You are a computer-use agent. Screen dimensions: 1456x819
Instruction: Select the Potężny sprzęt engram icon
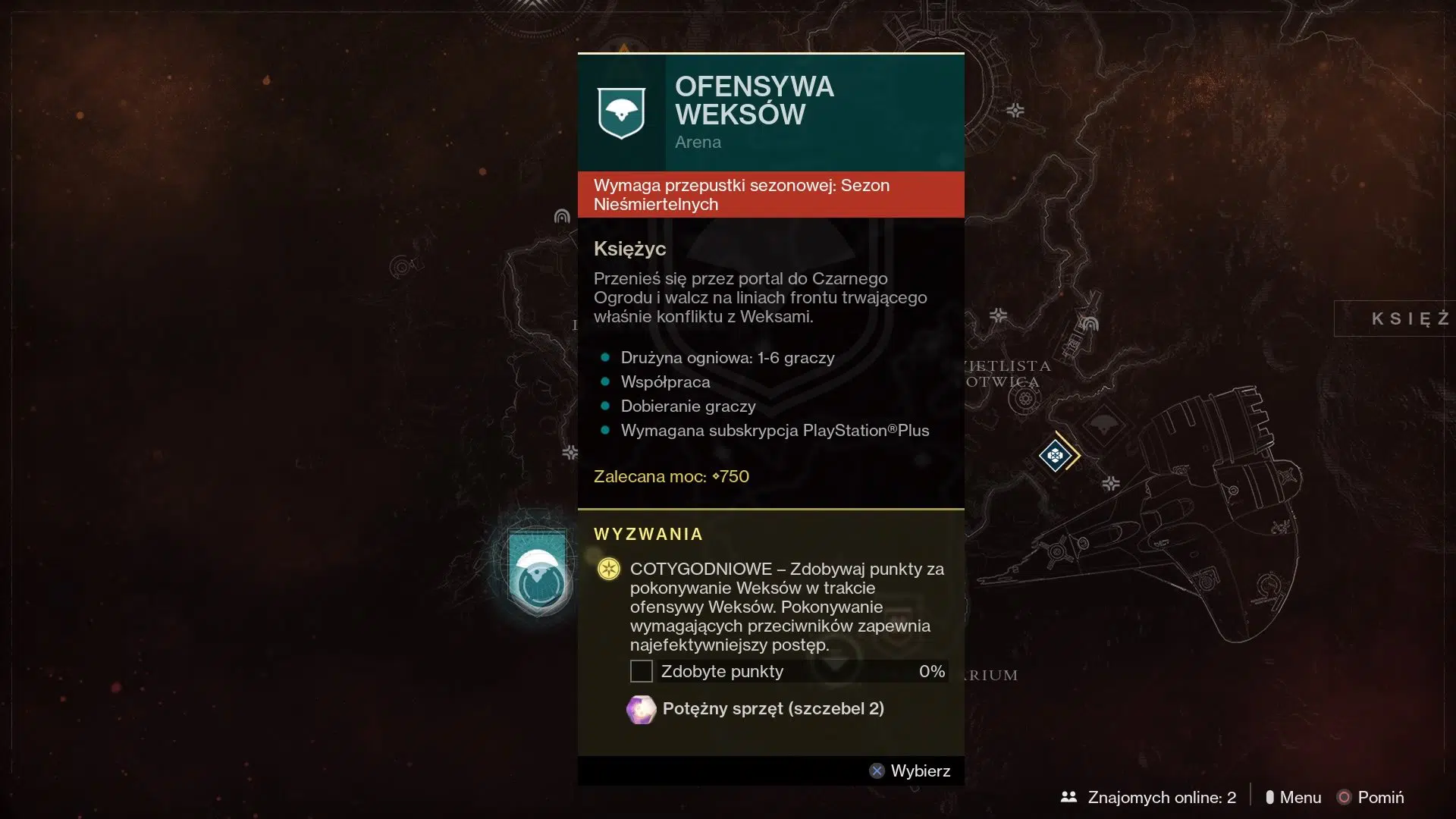[x=642, y=710]
